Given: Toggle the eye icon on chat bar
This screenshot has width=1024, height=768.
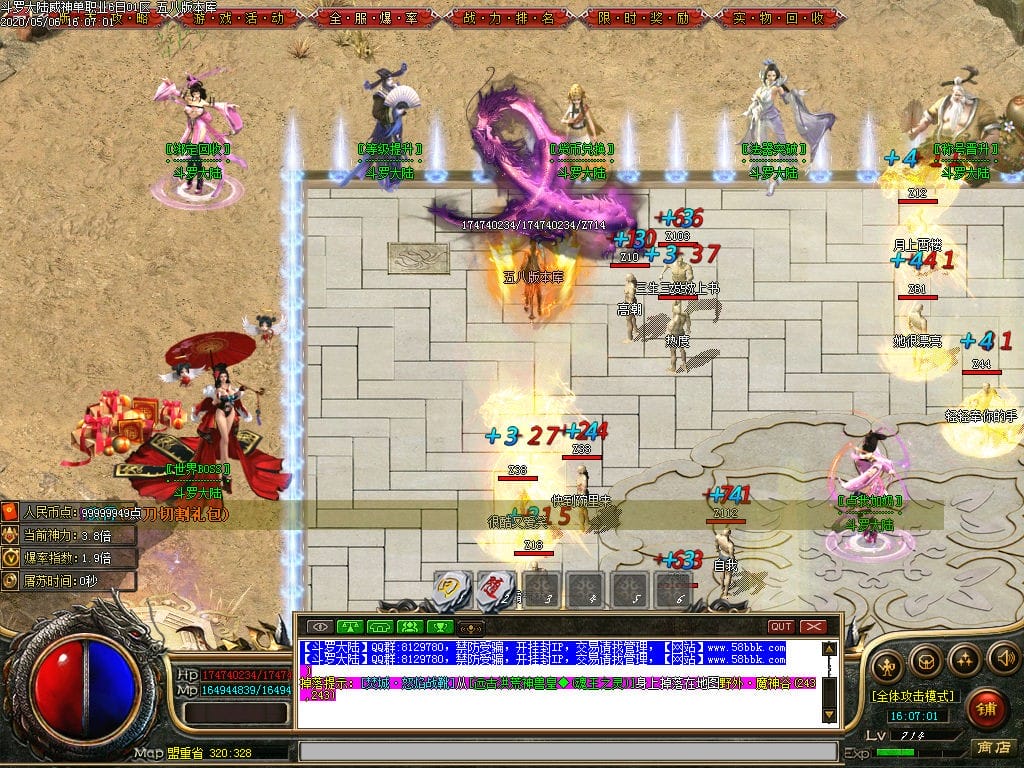Looking at the screenshot, I should [321, 627].
